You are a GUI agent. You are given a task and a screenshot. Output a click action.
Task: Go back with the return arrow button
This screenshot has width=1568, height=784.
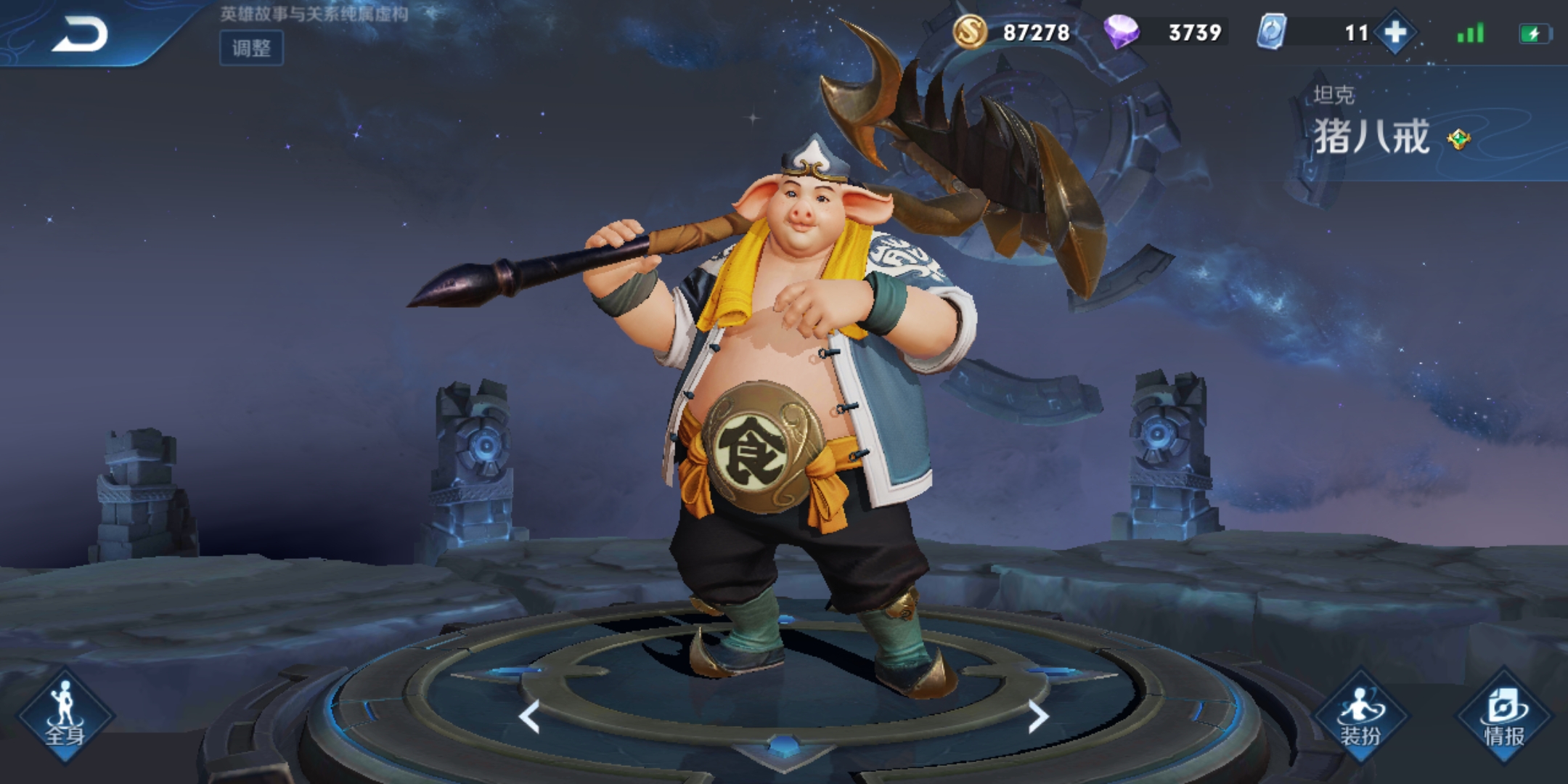tap(80, 34)
